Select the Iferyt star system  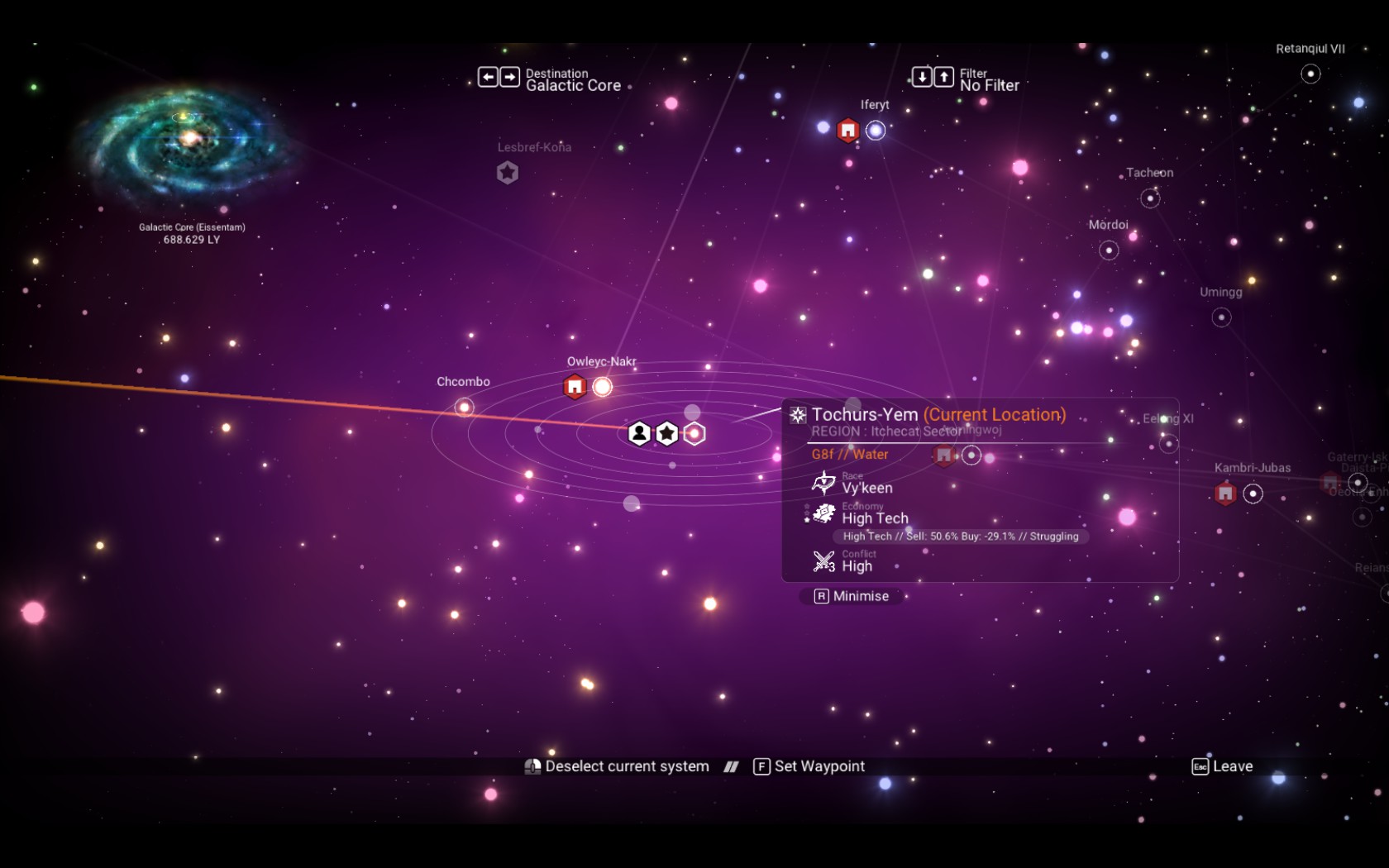click(875, 131)
